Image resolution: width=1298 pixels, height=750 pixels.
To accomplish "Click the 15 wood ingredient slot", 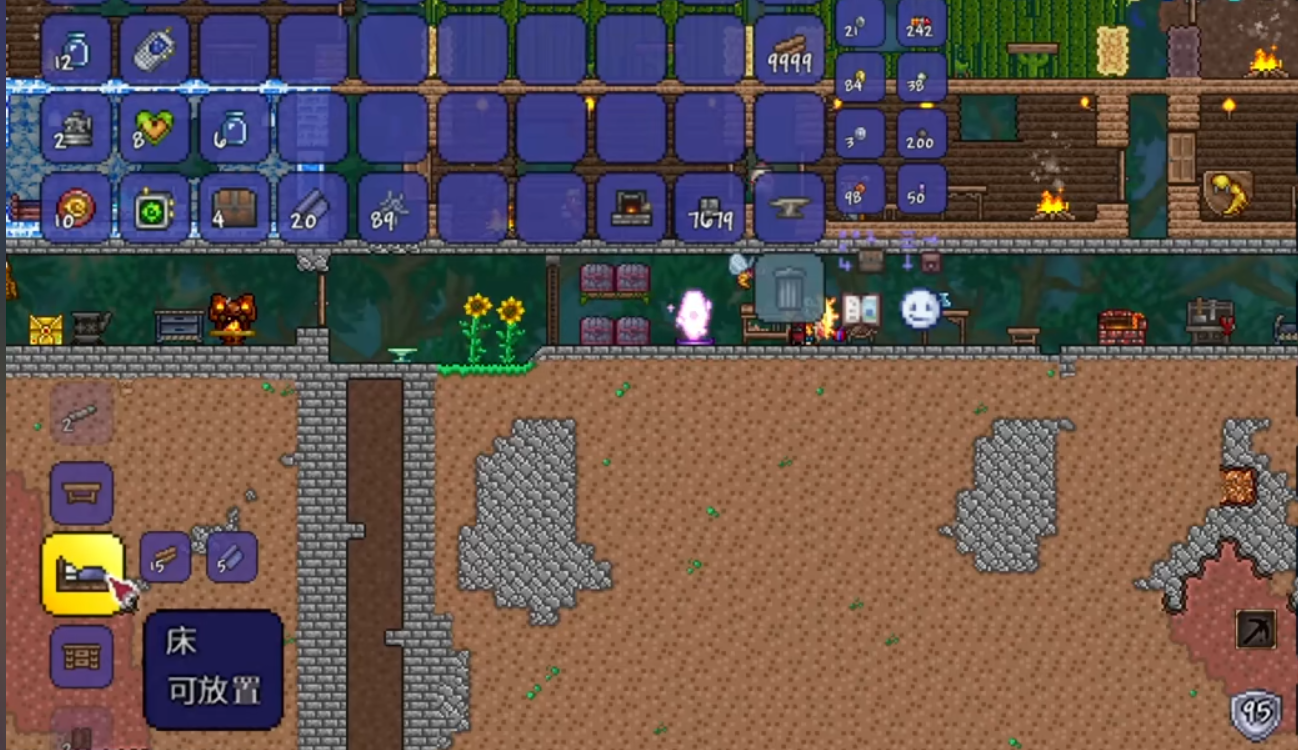I will pyautogui.click(x=165, y=557).
